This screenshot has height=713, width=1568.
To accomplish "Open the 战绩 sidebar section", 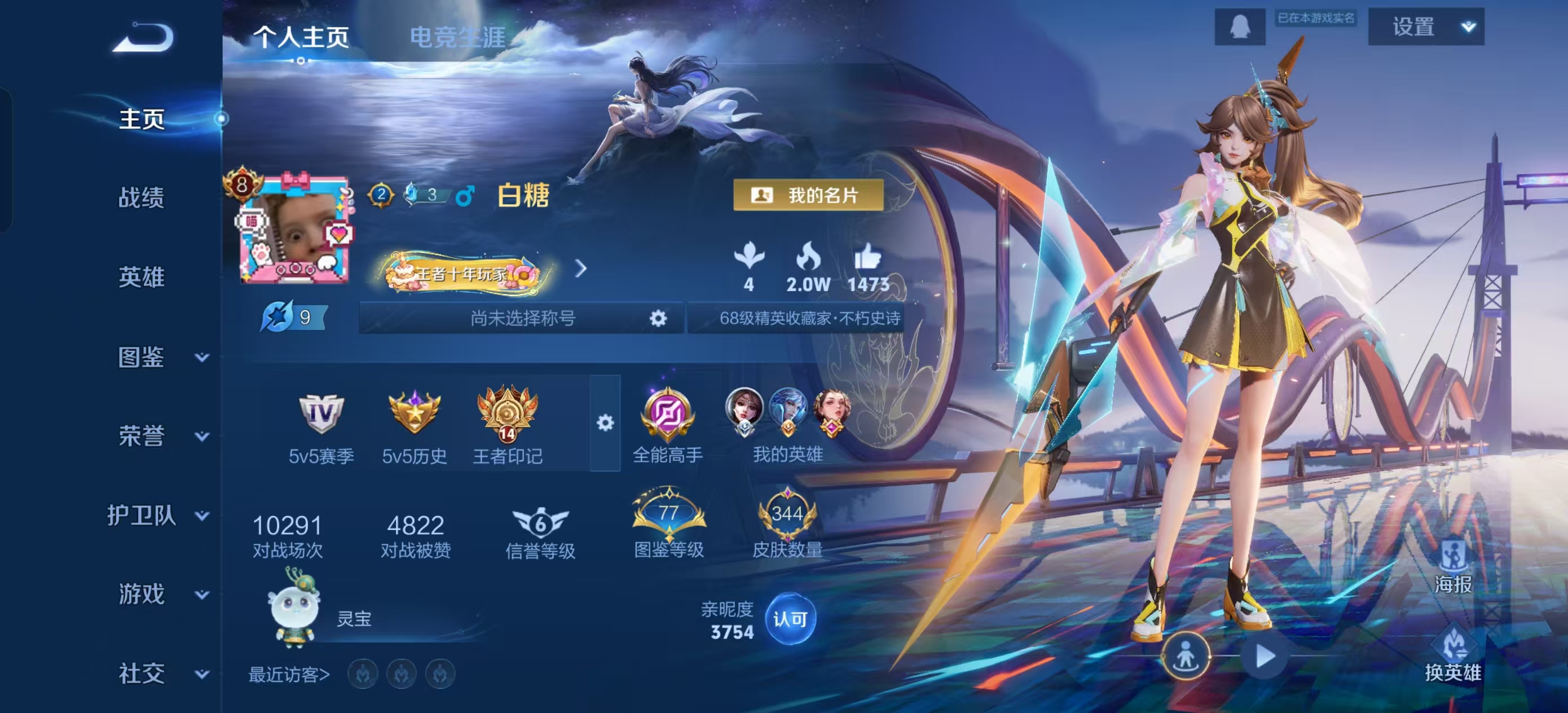I will [x=141, y=197].
